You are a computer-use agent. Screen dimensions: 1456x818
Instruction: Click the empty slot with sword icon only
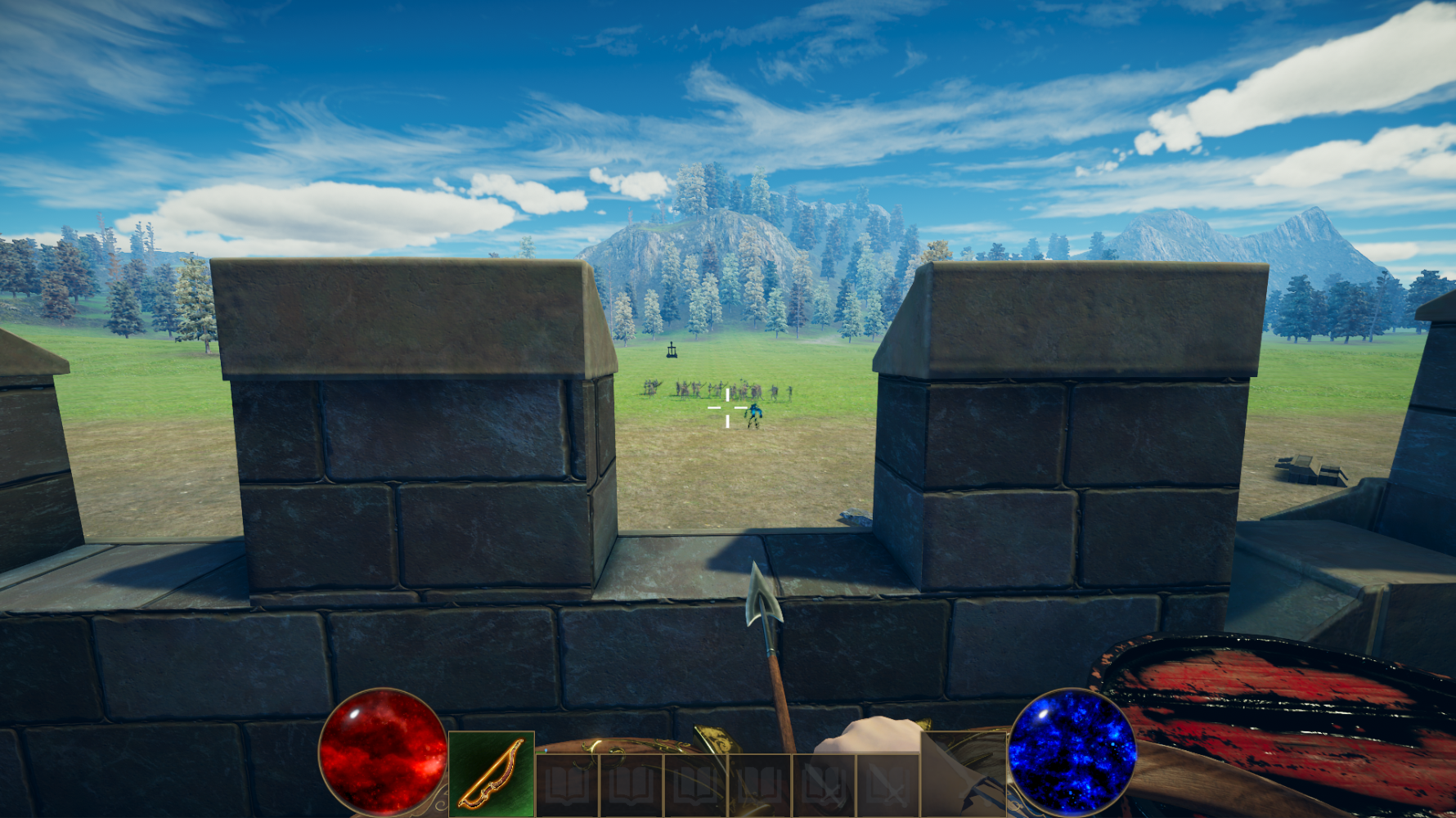pyautogui.click(x=888, y=786)
